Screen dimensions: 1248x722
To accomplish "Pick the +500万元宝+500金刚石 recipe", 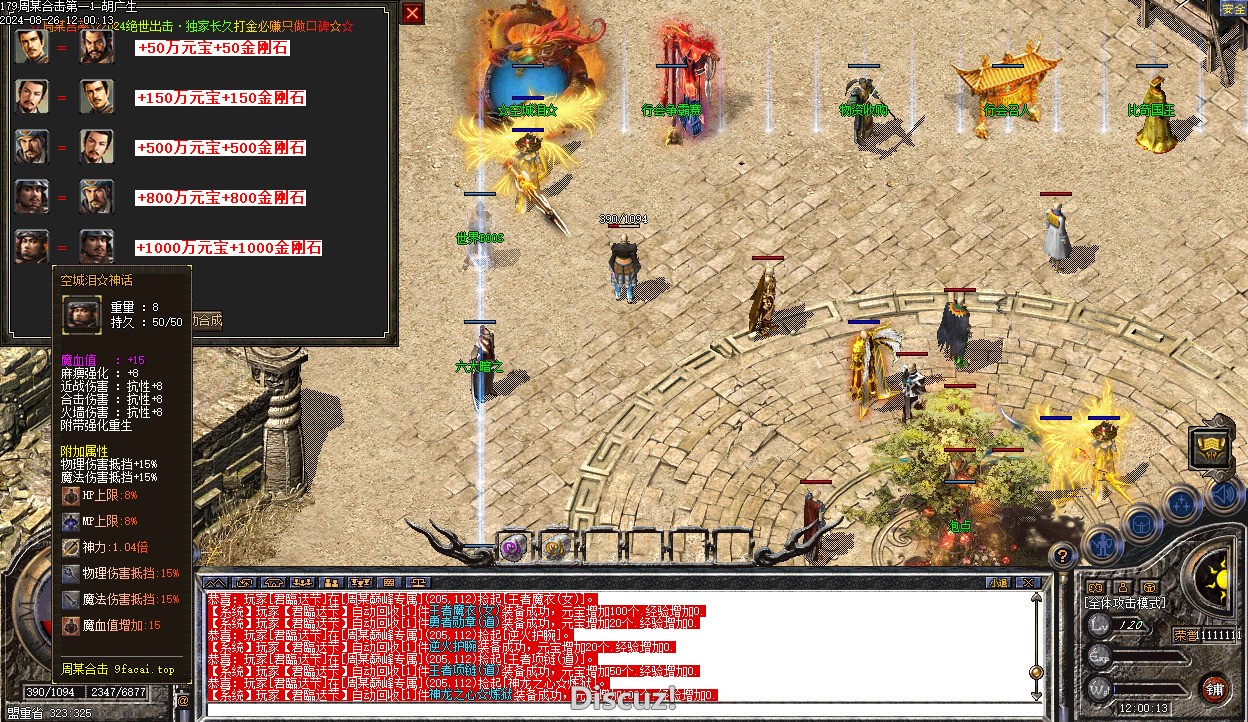I will (x=221, y=148).
